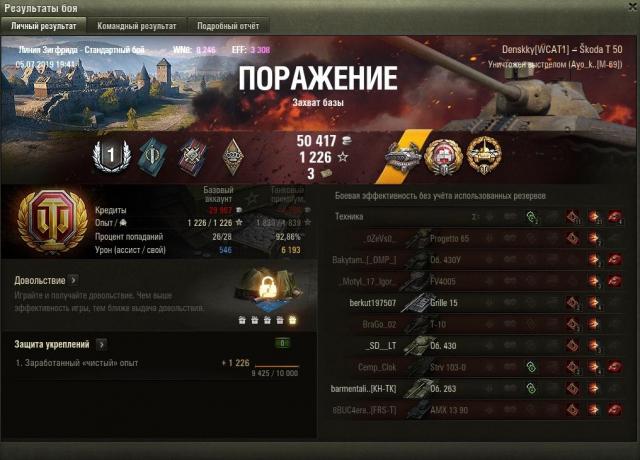Click the class badge with number 1
640x460 pixels.
[x=106, y=155]
